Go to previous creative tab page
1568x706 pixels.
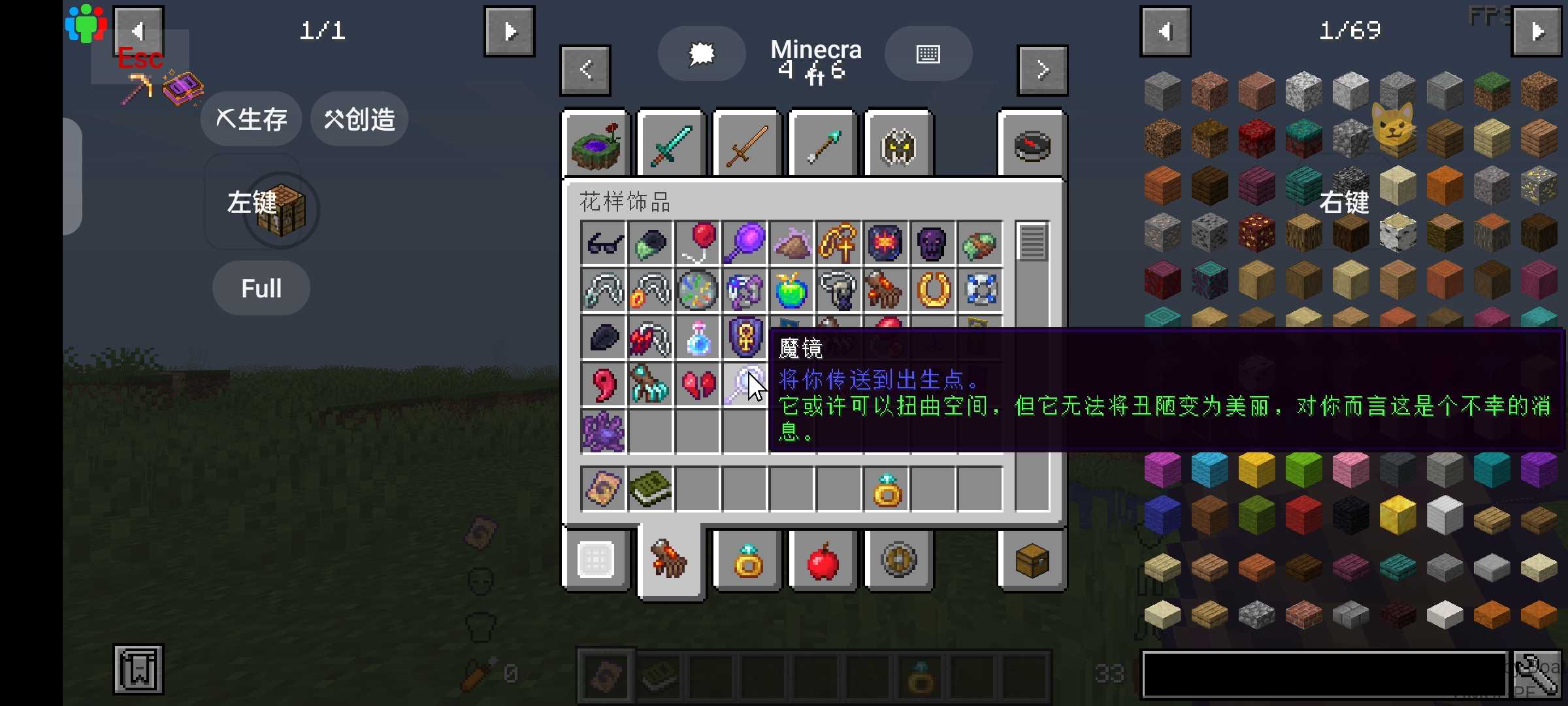tap(585, 70)
